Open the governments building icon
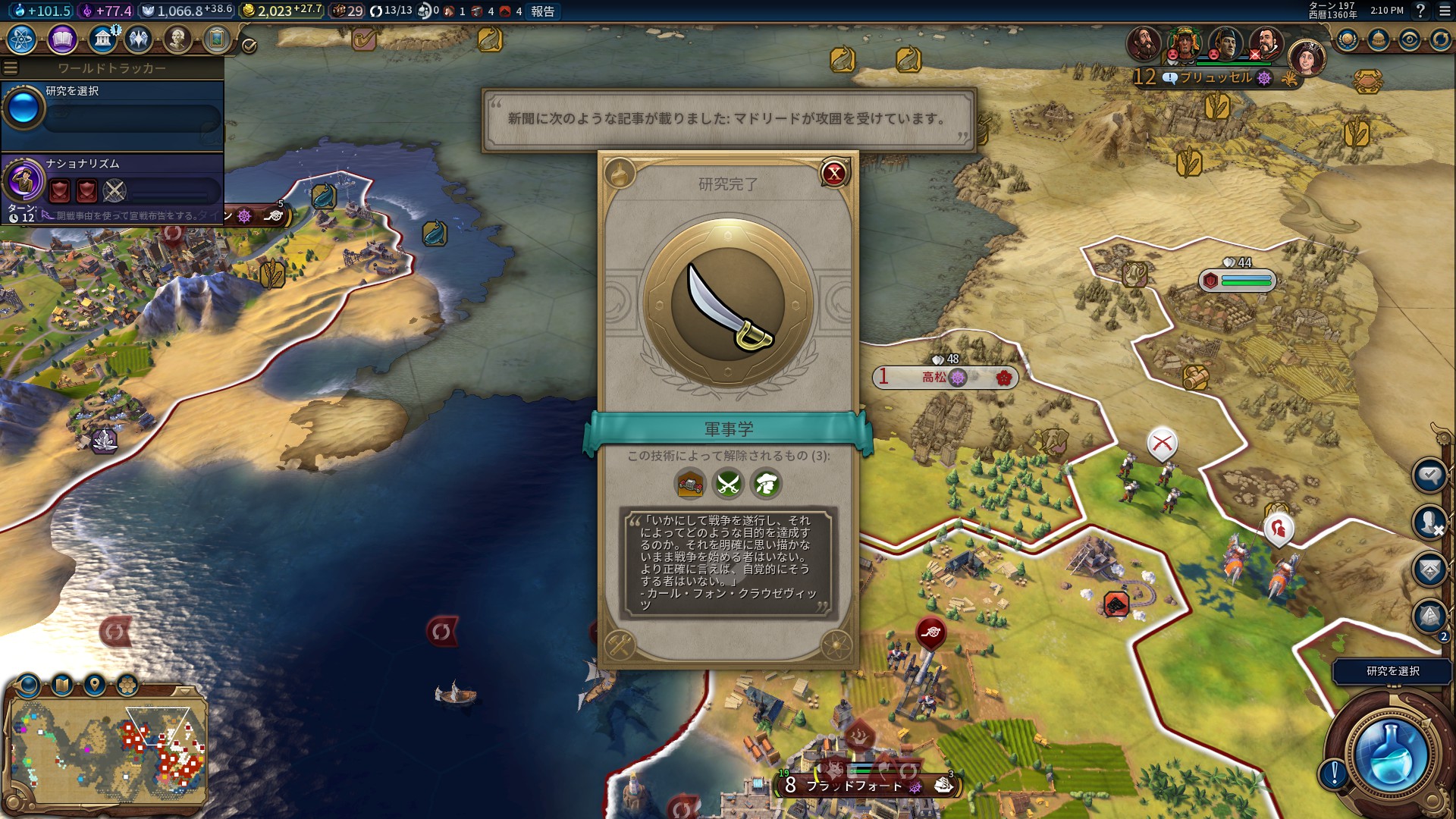The image size is (1456, 819). pos(102,39)
